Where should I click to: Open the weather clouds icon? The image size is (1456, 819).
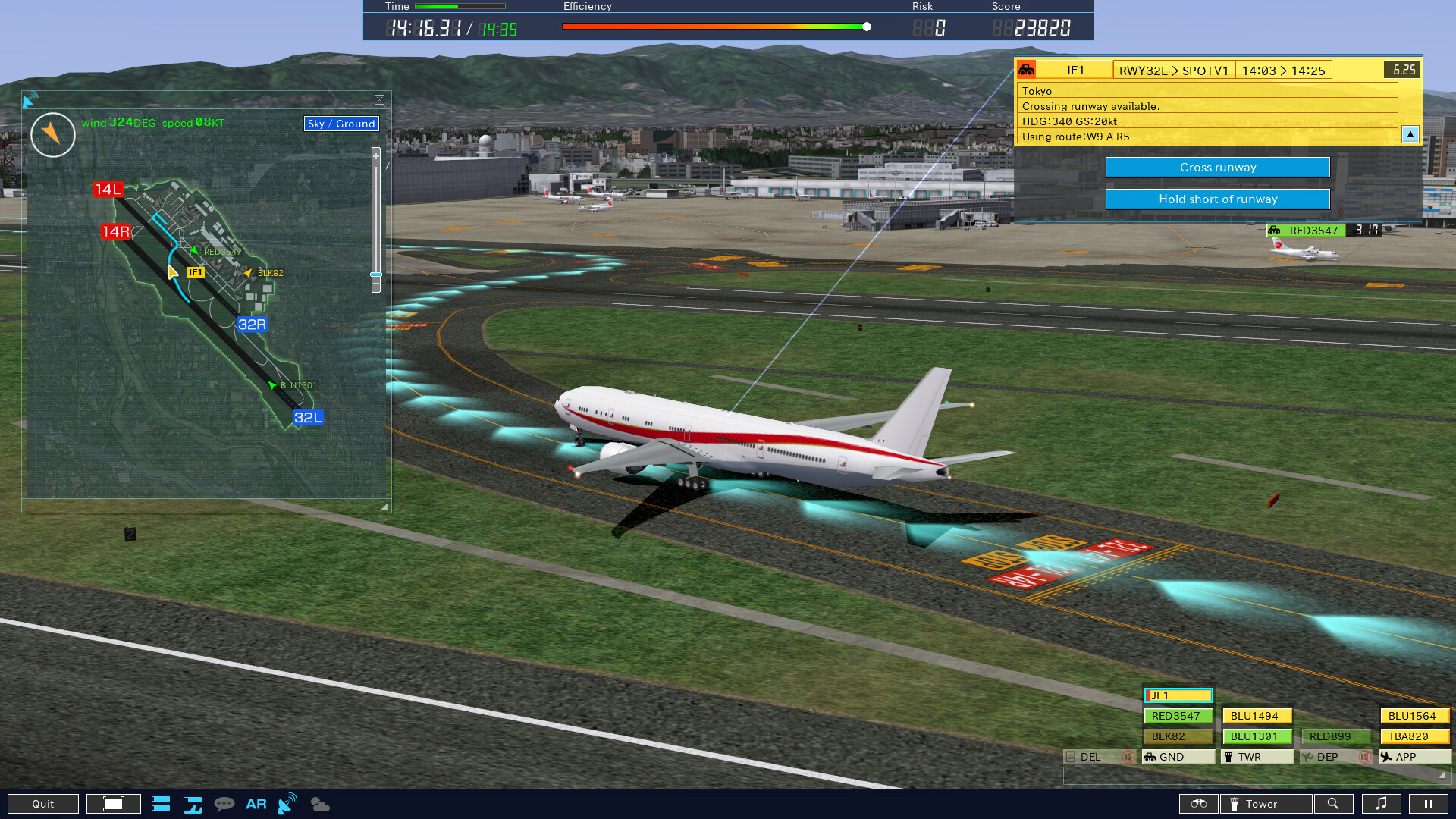click(319, 804)
